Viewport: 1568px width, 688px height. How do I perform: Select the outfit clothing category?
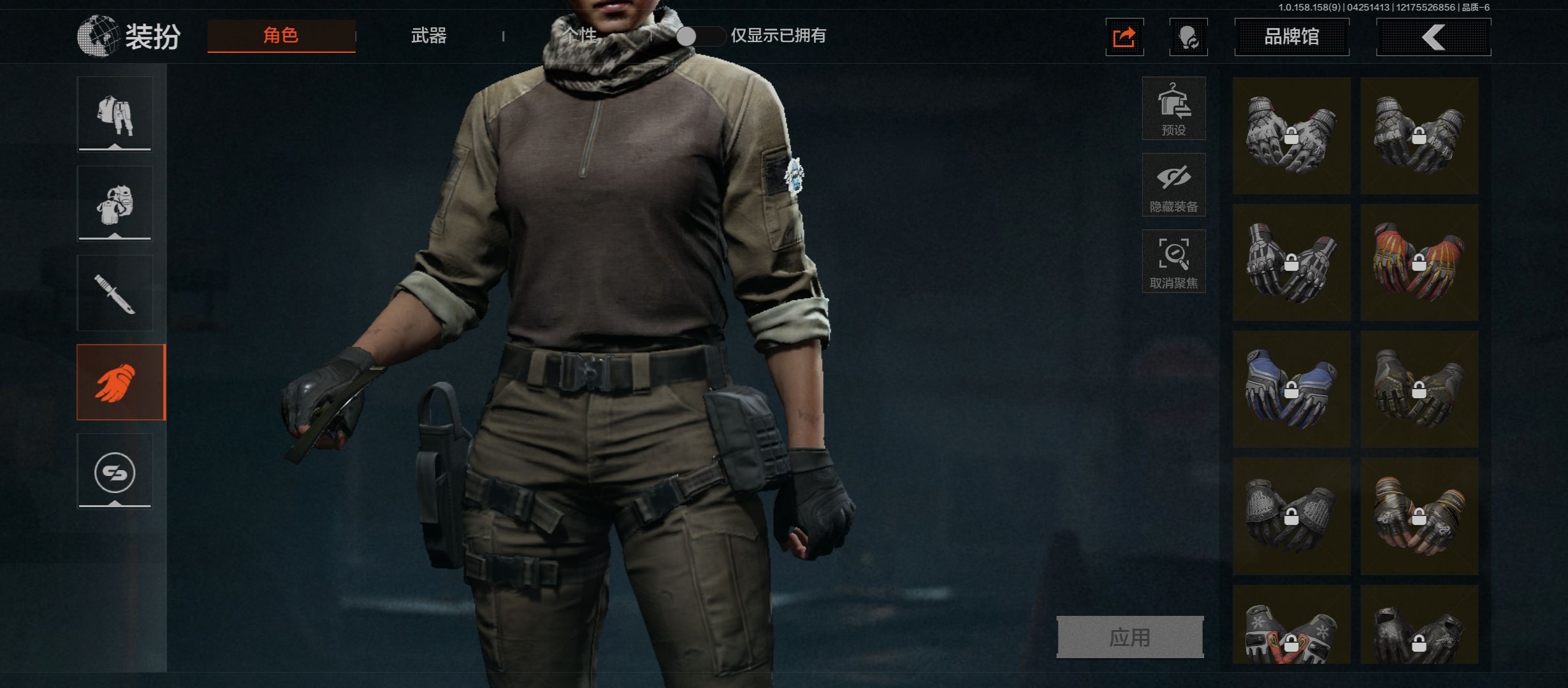(x=115, y=115)
